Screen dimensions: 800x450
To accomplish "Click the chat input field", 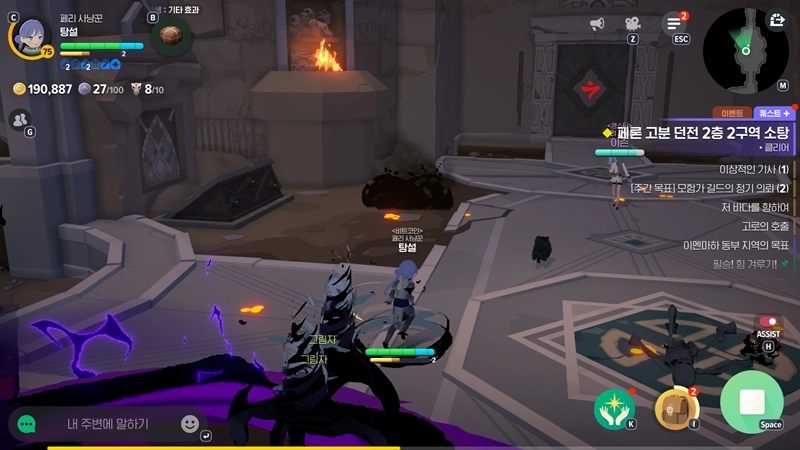I will 108,424.
